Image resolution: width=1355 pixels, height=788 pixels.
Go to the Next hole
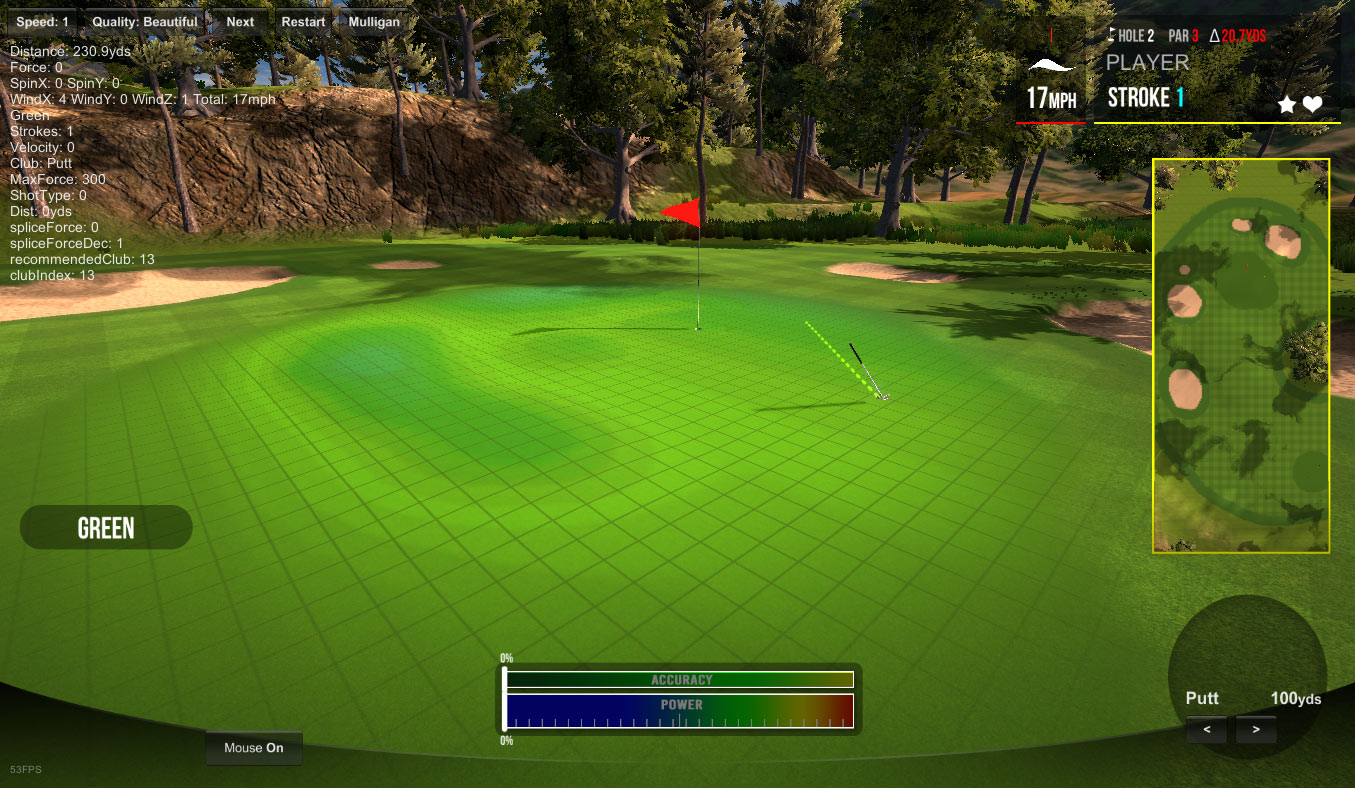[240, 22]
